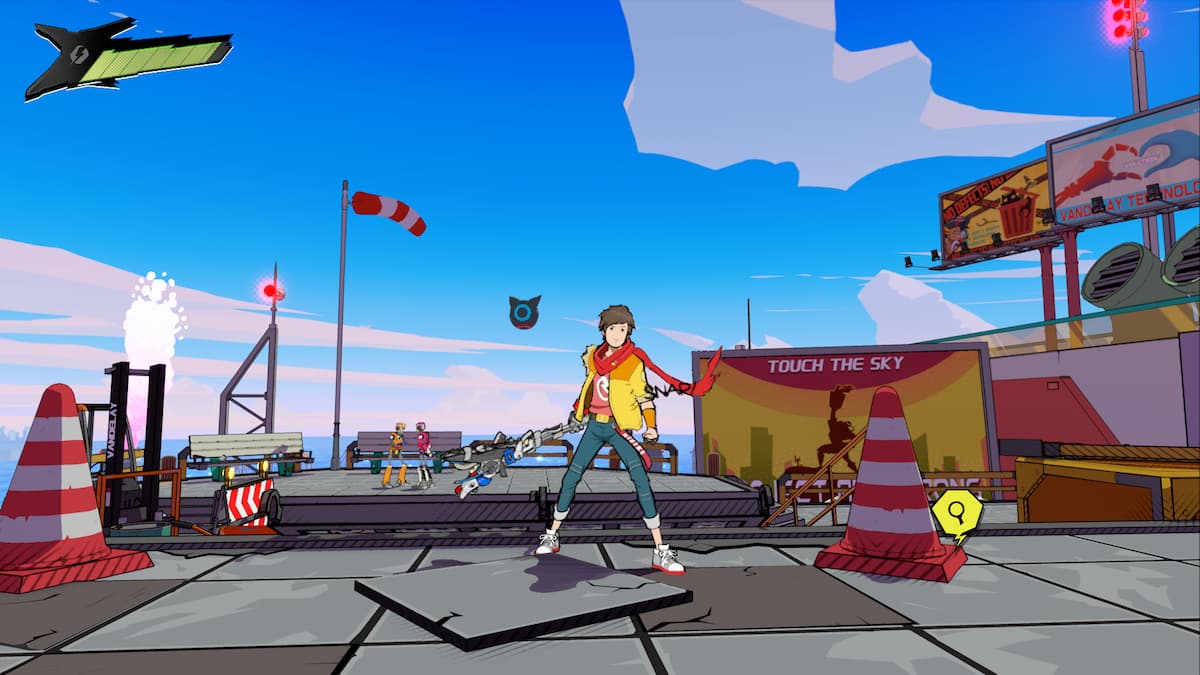Select the yellow magnifying glass inspect marker
Image resolution: width=1200 pixels, height=675 pixels.
coord(956,513)
